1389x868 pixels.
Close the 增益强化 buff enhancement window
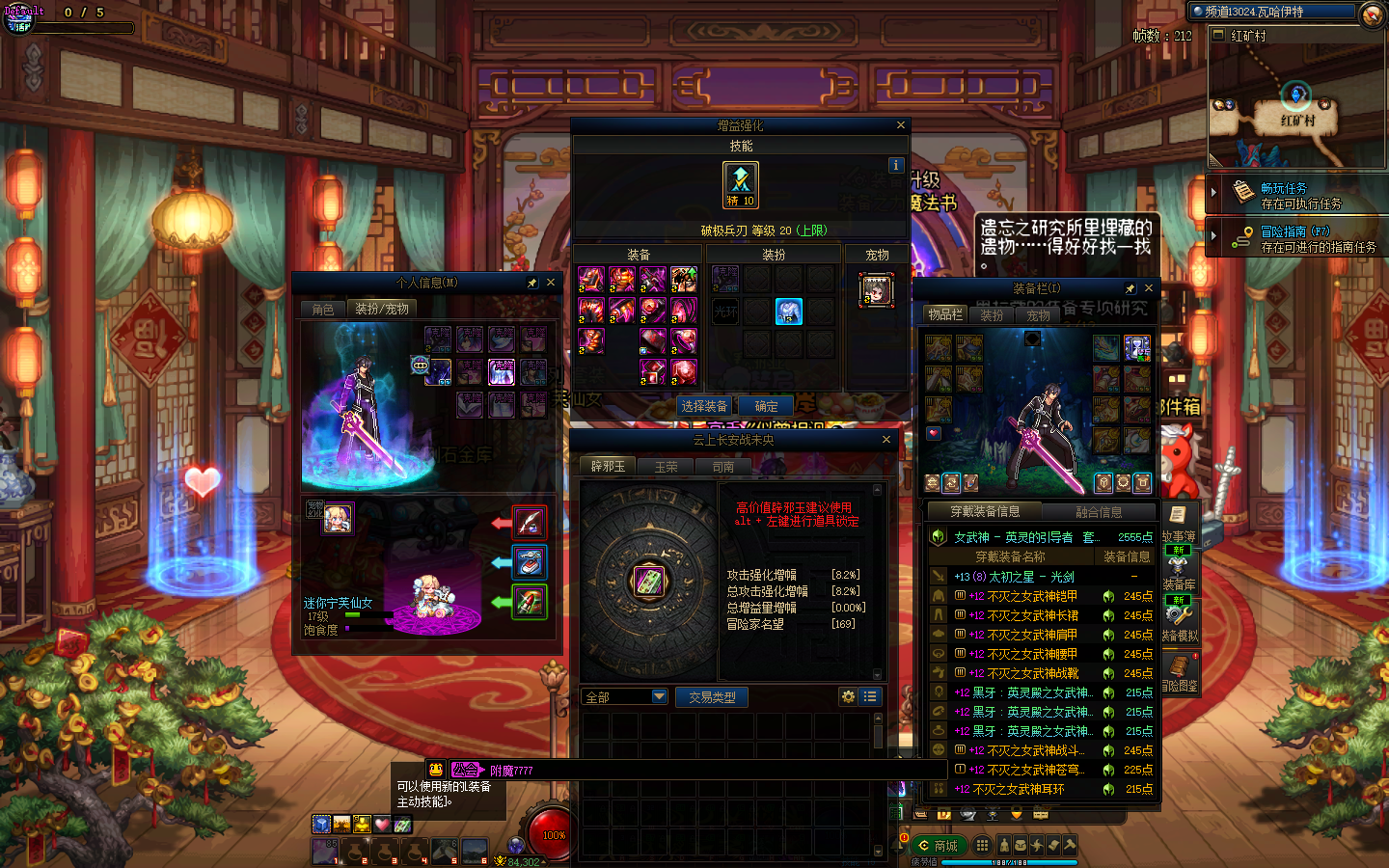pyautogui.click(x=901, y=125)
